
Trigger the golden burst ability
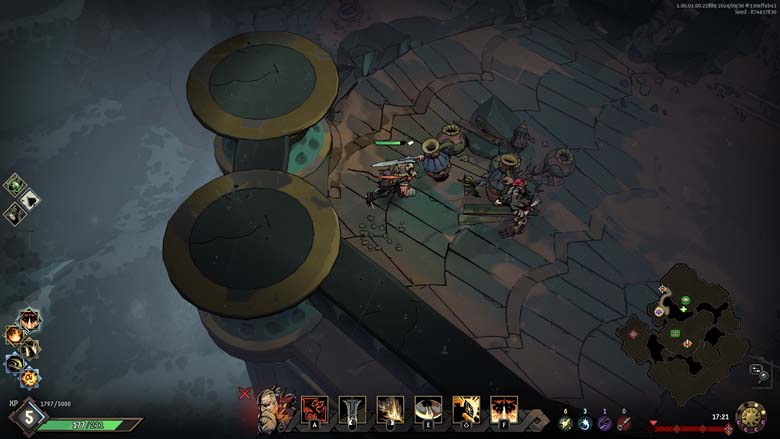(x=390, y=409)
